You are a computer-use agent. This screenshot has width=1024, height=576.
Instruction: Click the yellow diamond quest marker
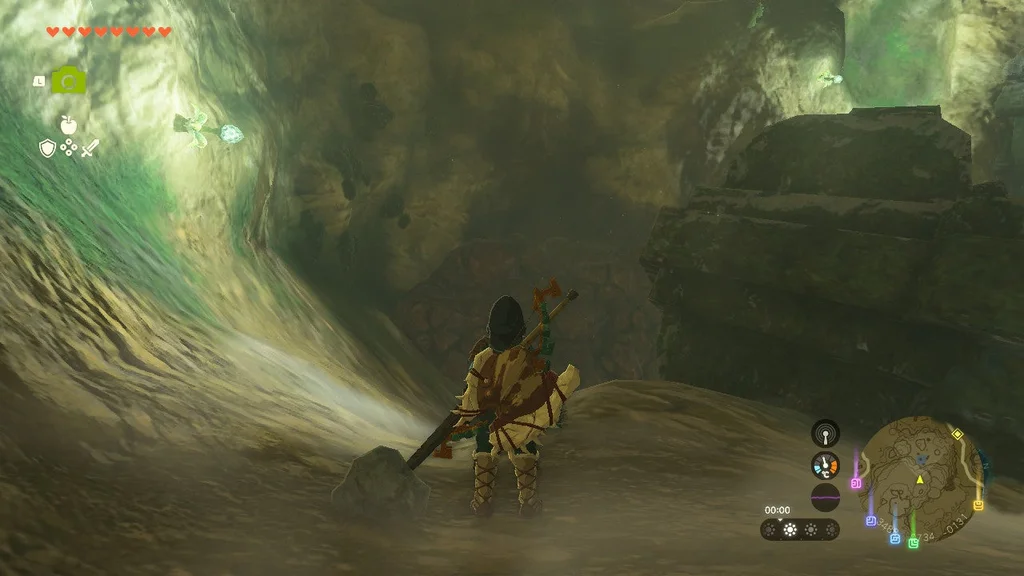click(957, 434)
